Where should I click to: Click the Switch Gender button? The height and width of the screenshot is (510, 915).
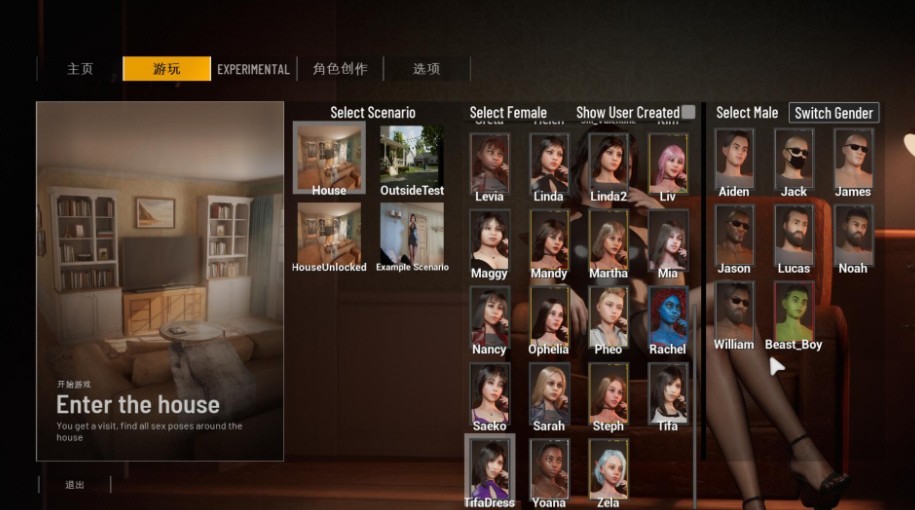(834, 113)
